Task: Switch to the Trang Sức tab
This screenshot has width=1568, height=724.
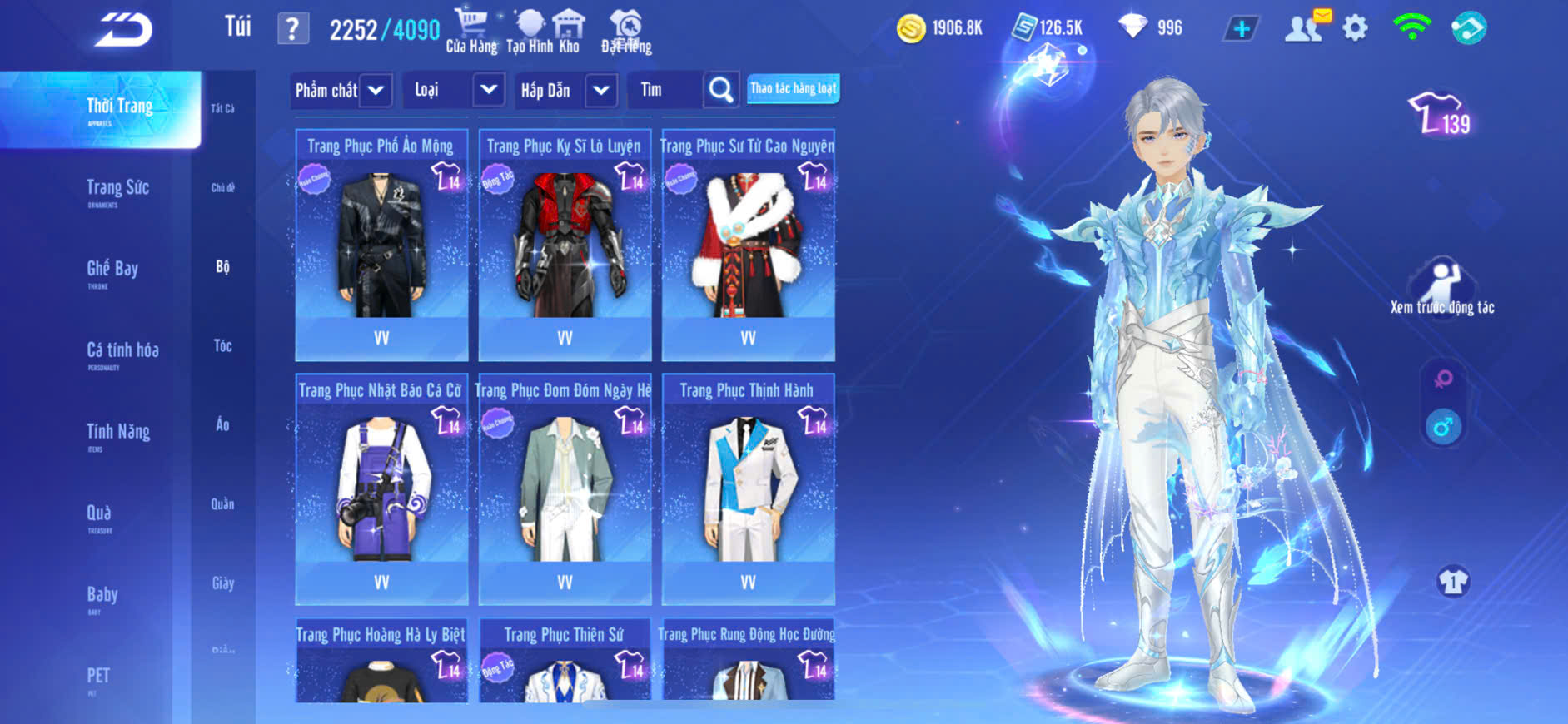Action: (117, 190)
